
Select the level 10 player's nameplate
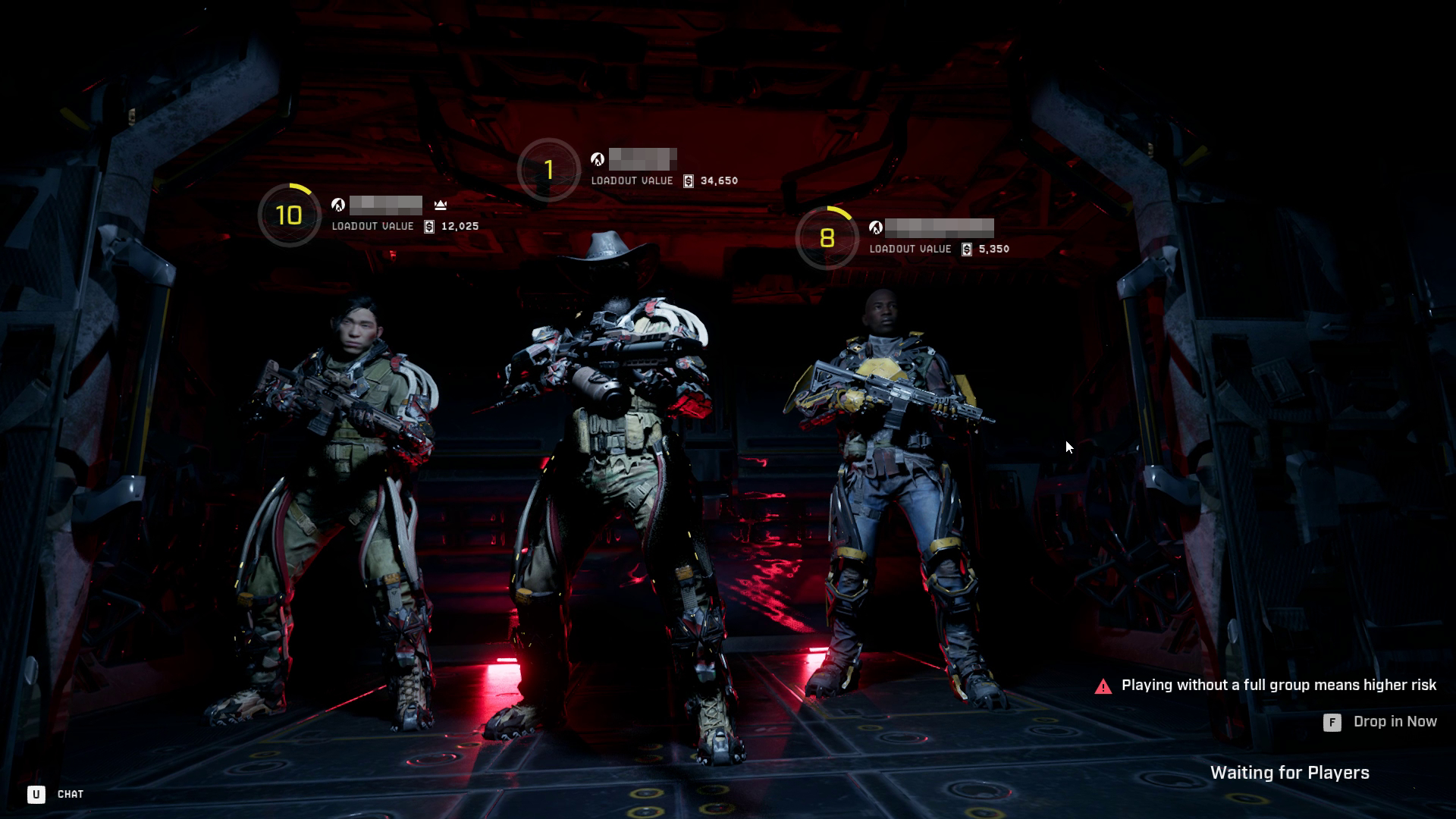(x=386, y=206)
